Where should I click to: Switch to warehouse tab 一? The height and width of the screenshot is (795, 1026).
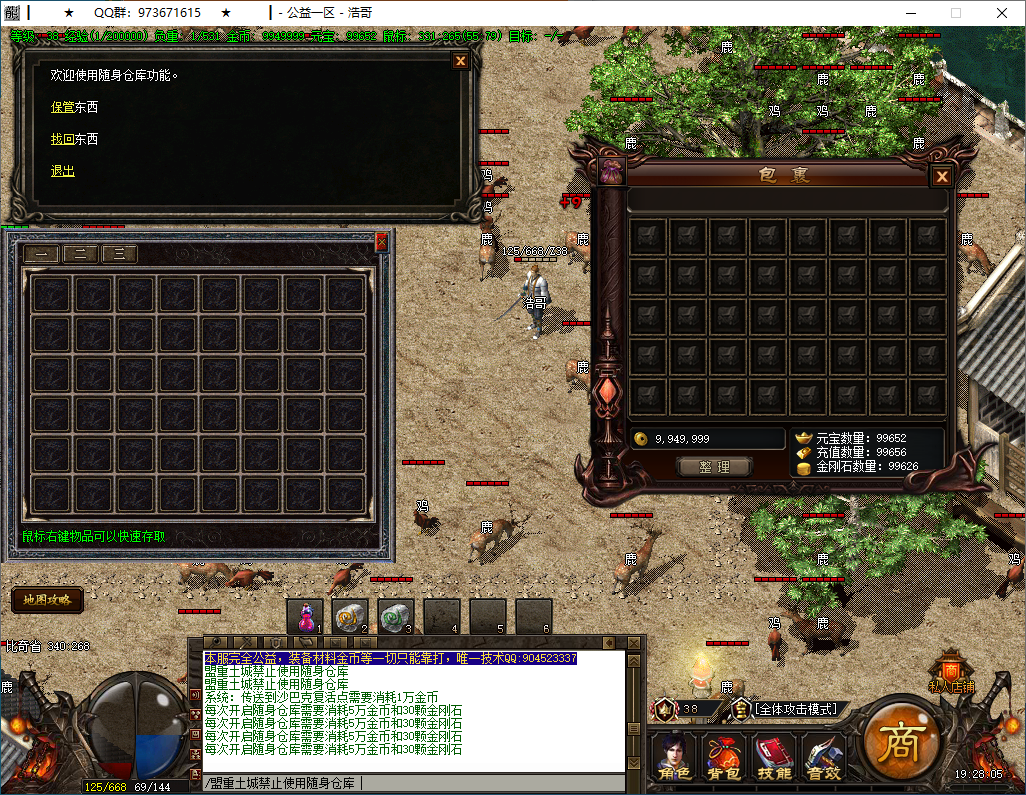[x=41, y=254]
